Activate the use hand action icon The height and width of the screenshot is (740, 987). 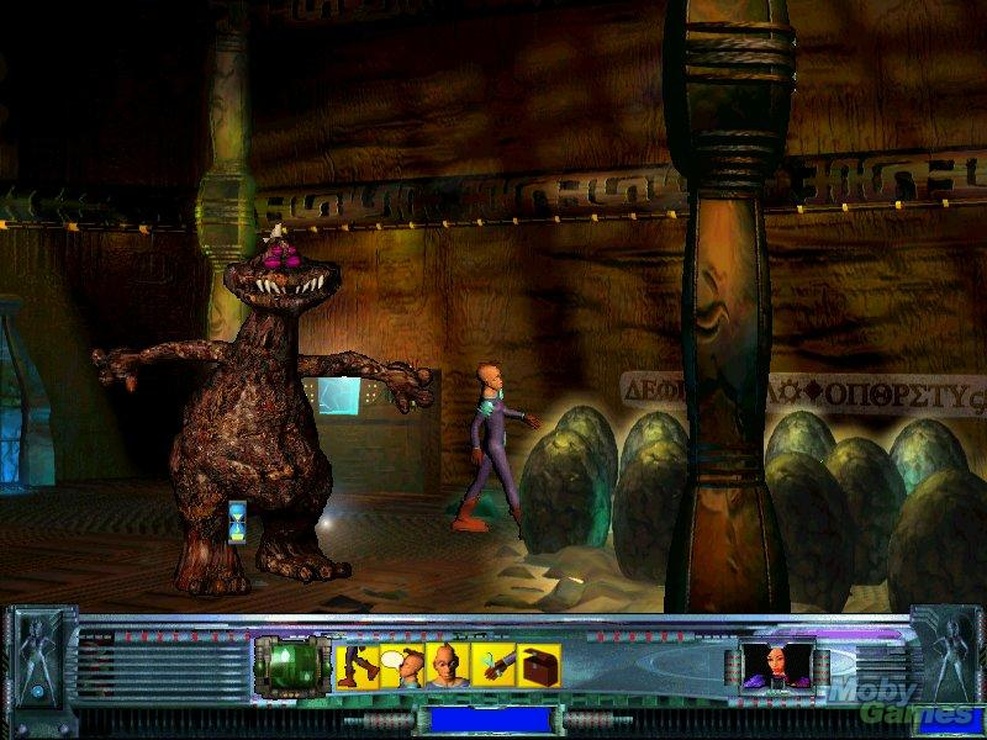pos(493,666)
